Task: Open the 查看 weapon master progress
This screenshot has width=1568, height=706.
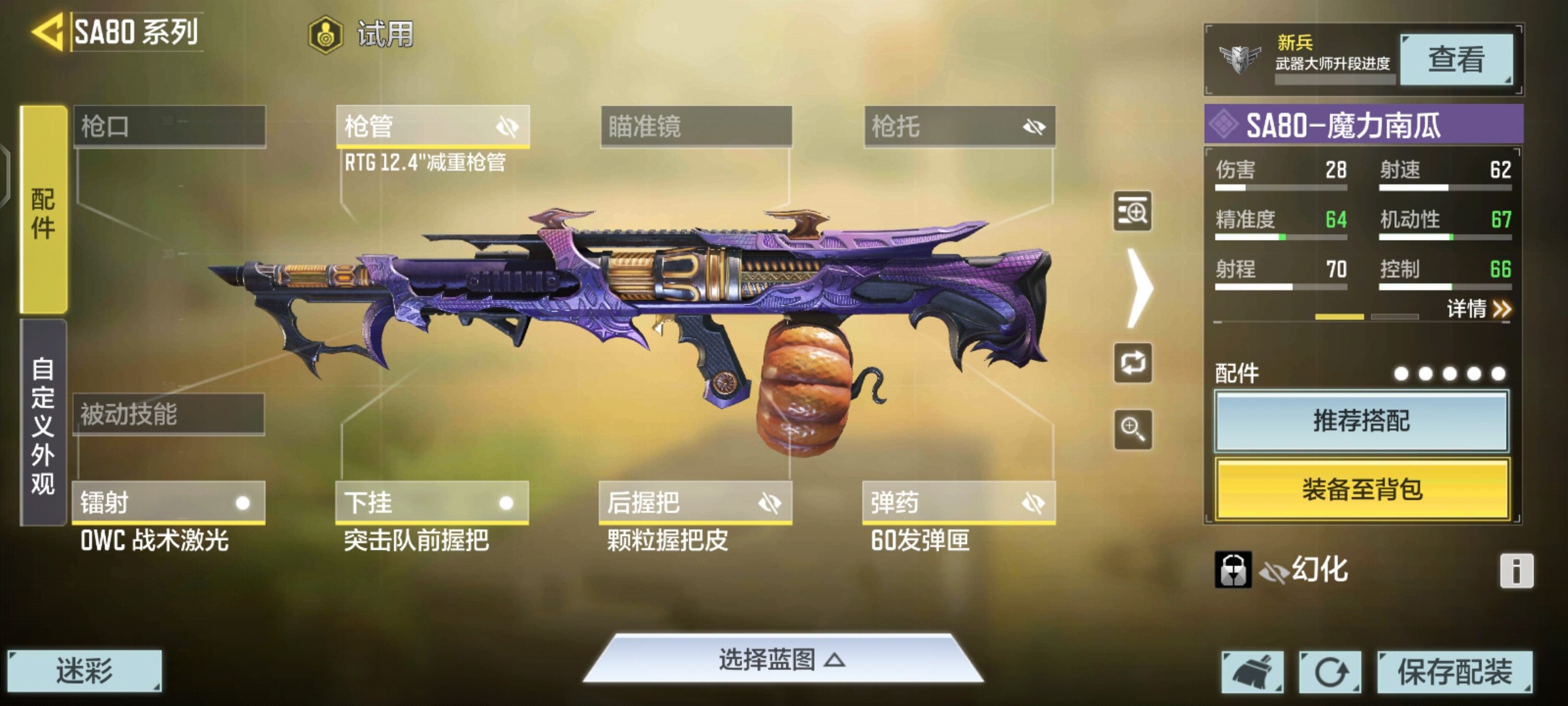Action: point(1456,59)
